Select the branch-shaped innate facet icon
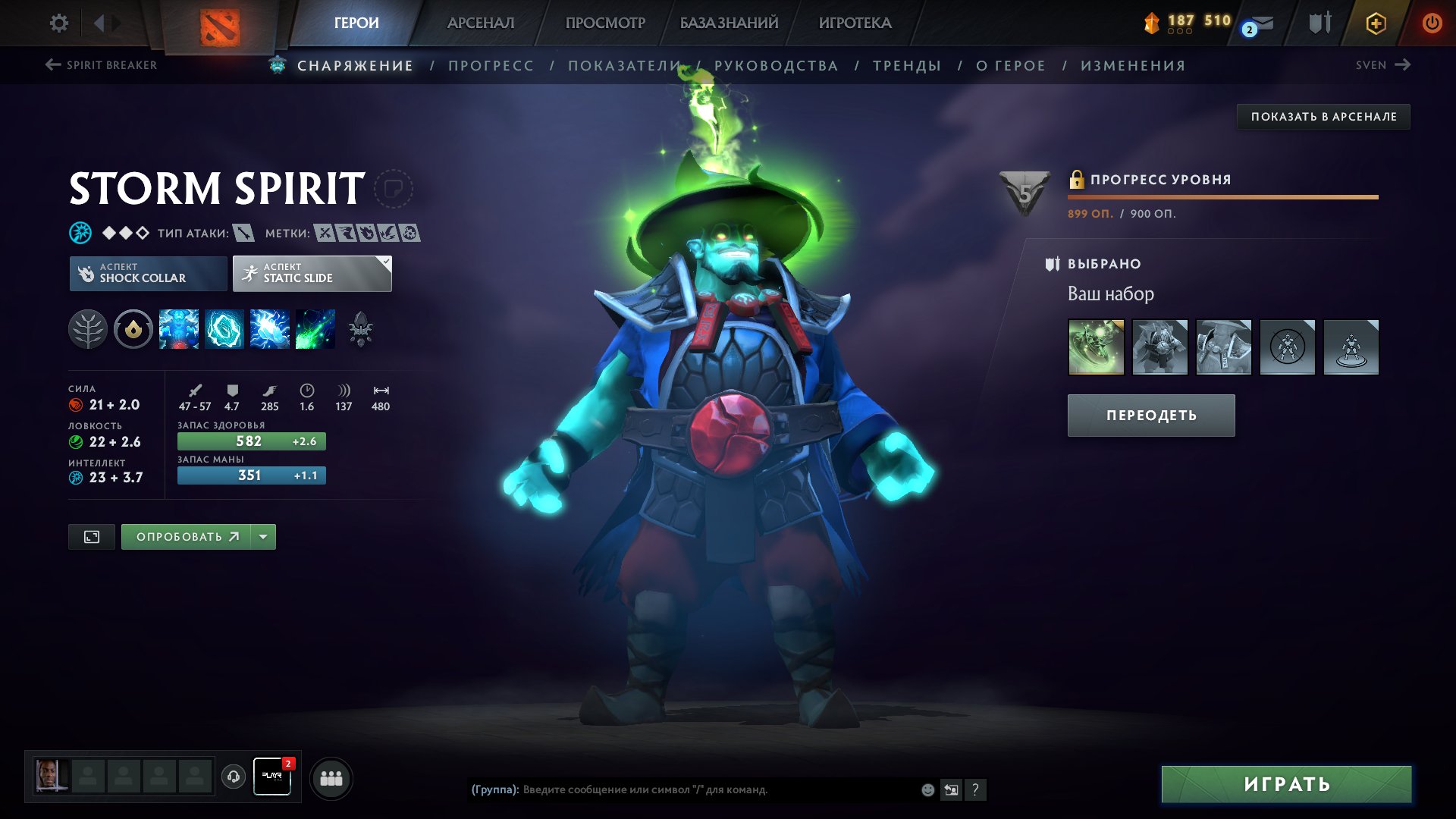This screenshot has height=819, width=1456. [89, 329]
